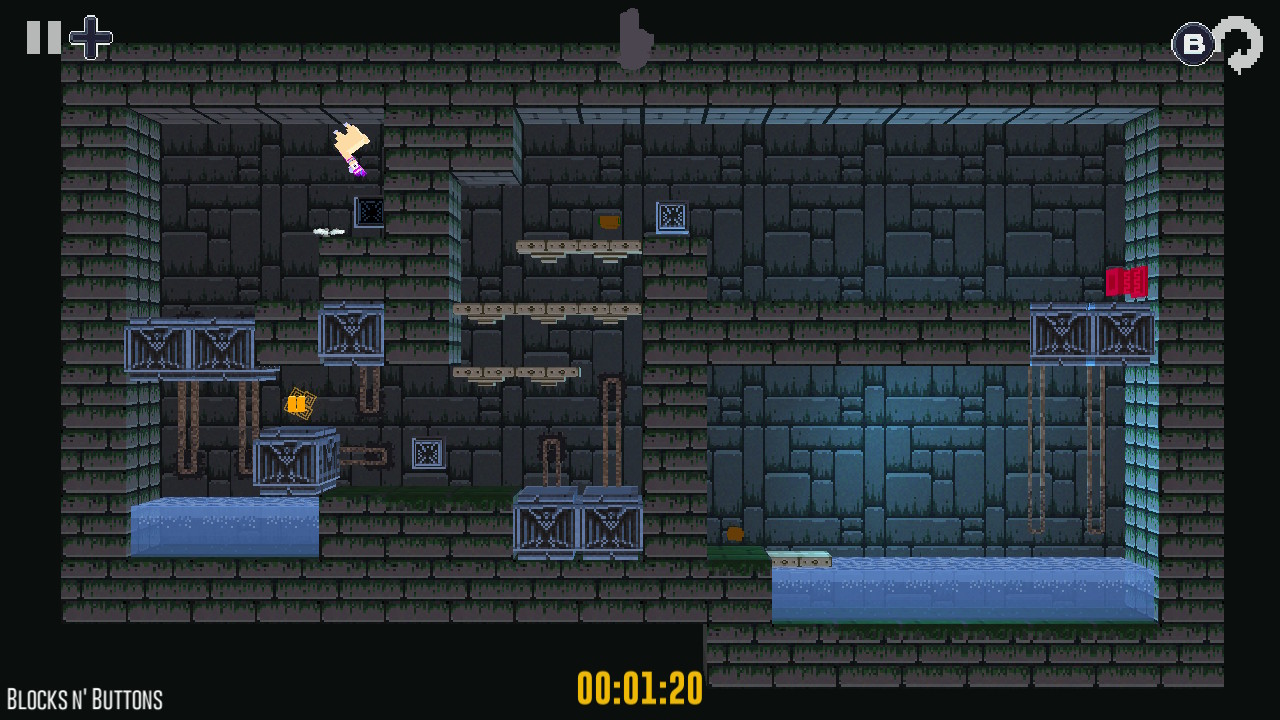Tap the circled B button indicator
The image size is (1280, 720).
[1192, 42]
